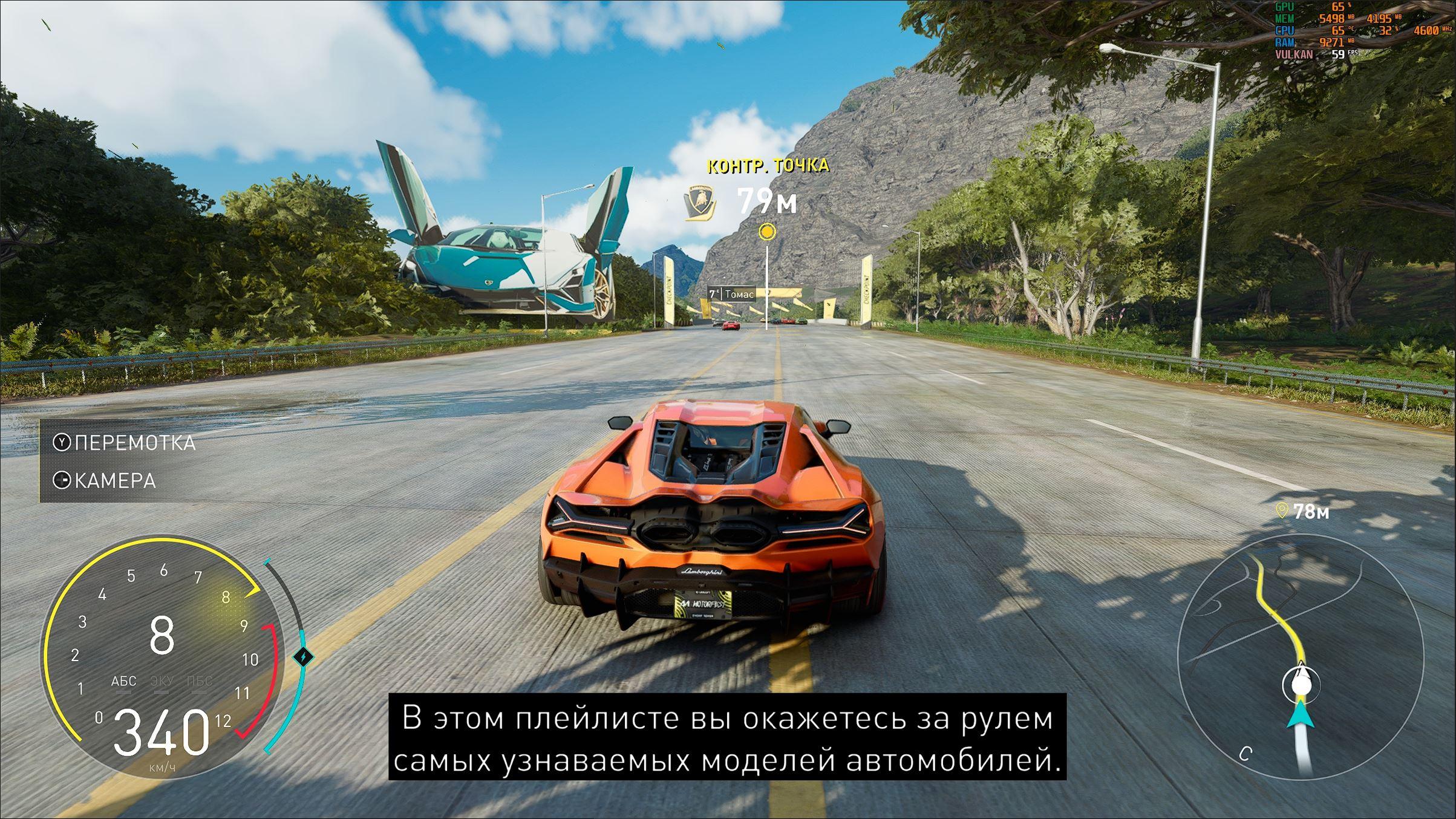Click the waypoint pin icon above the minimap
1456x819 pixels.
(x=1281, y=511)
